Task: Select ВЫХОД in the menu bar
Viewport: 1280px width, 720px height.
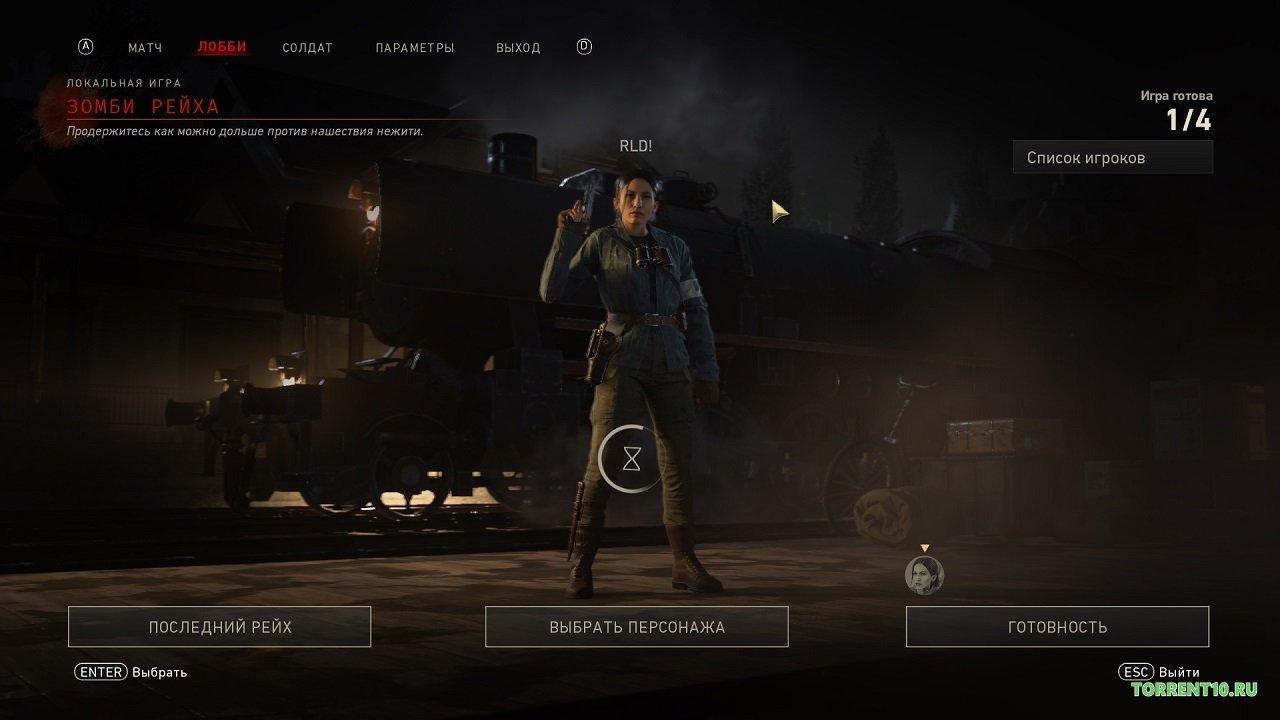Action: coord(518,47)
